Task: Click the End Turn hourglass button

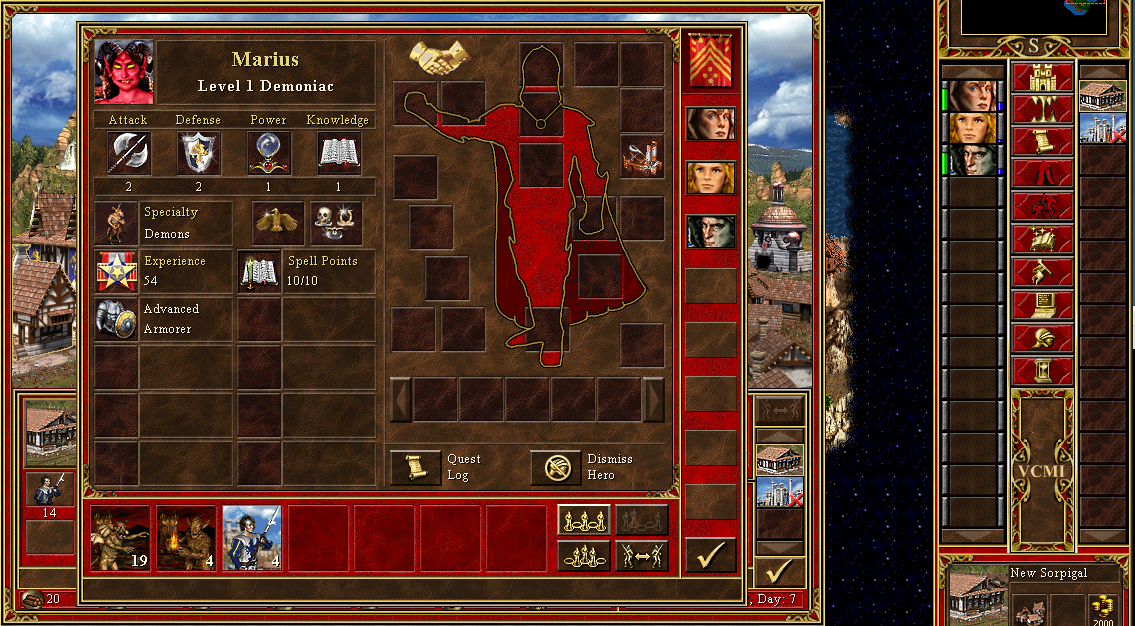Action: click(1042, 370)
